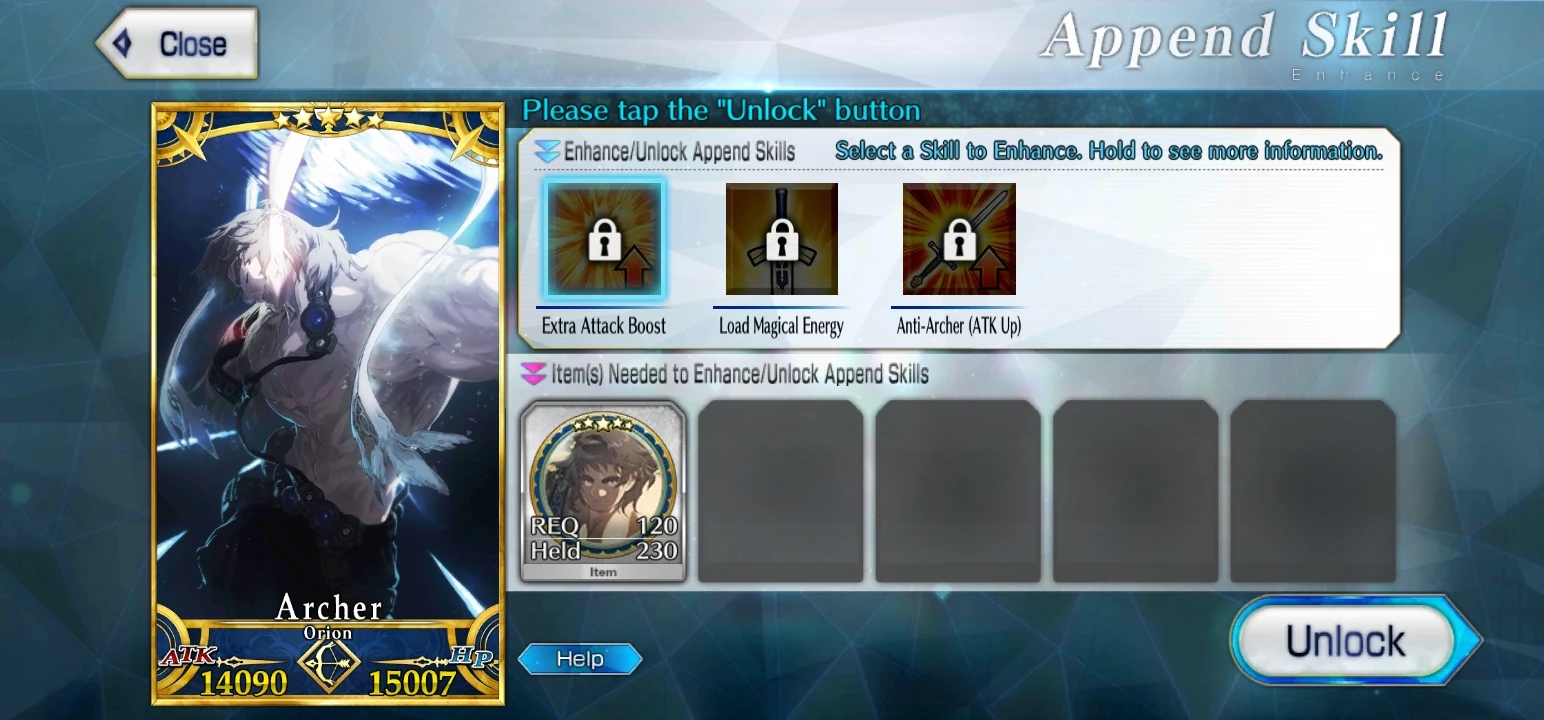Viewport: 1544px width, 720px height.
Task: Select the Load Magical Energy append skill
Action: click(781, 240)
